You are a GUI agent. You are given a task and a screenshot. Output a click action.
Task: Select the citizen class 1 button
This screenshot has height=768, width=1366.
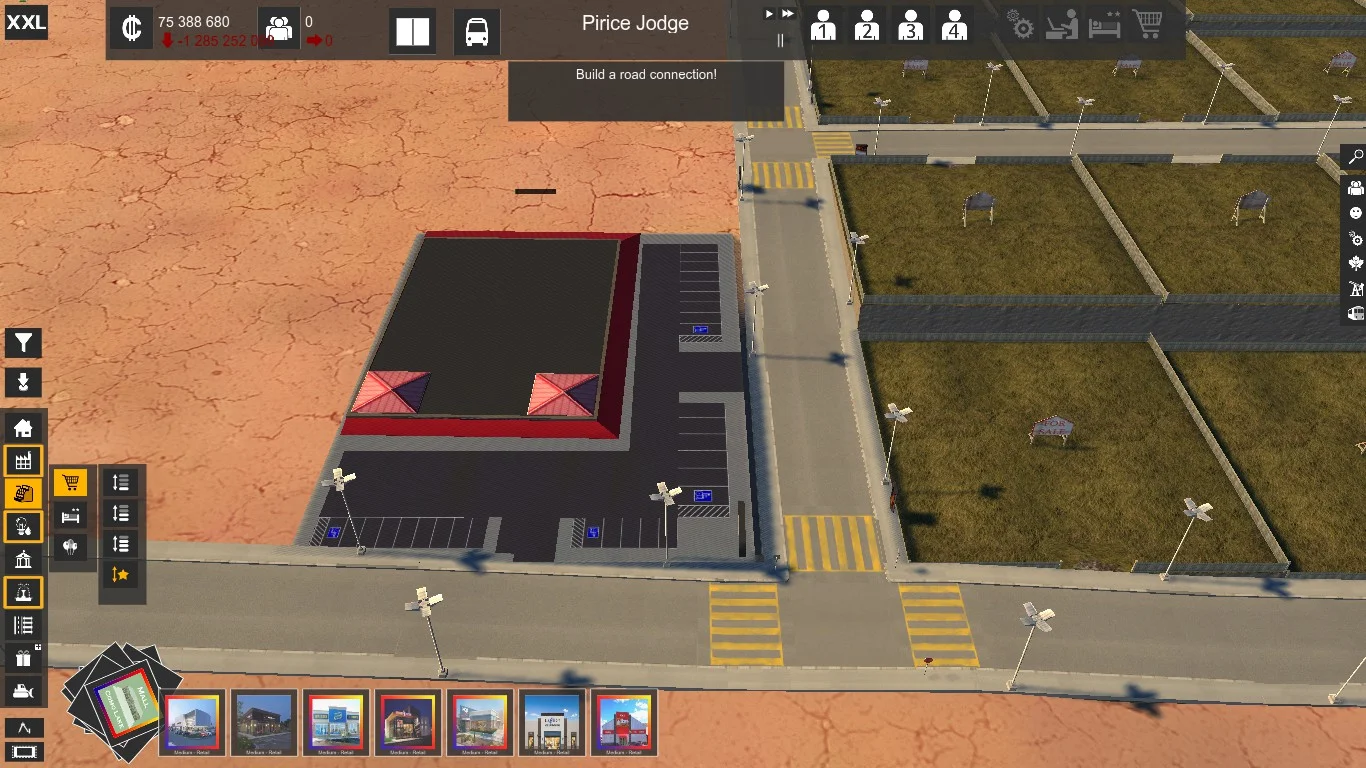point(823,25)
